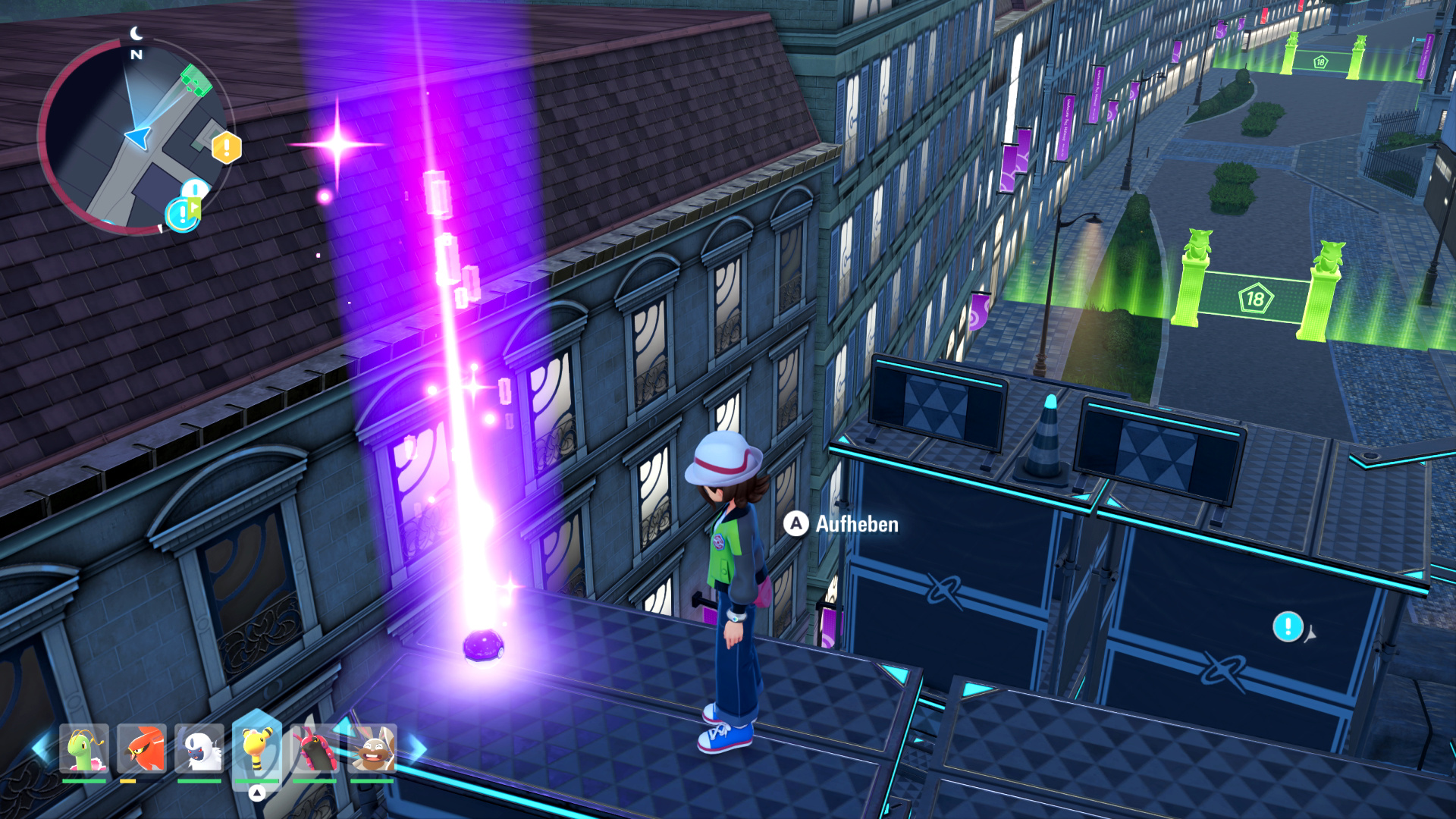Choose the Talonflame party slot
The width and height of the screenshot is (1456, 819).
(x=142, y=748)
